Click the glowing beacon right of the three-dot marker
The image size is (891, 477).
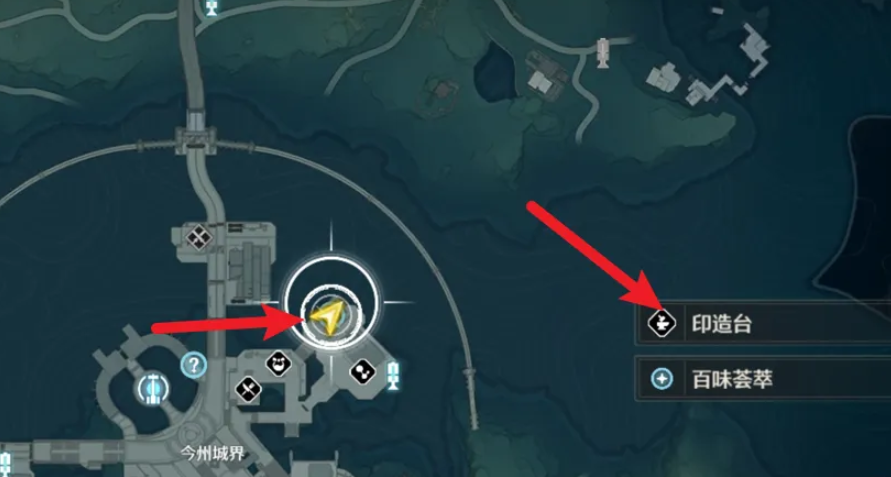pyautogui.click(x=394, y=375)
